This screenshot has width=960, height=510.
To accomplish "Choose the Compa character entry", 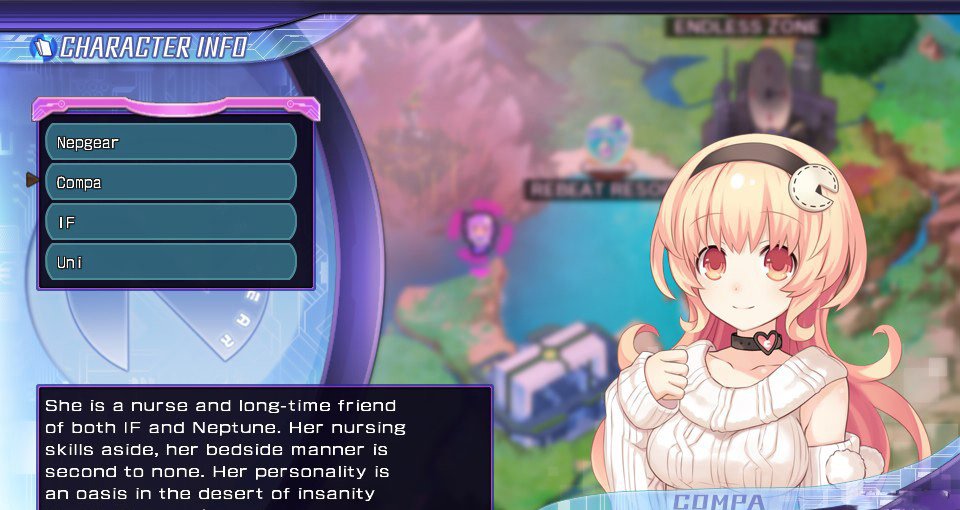I will click(x=171, y=182).
